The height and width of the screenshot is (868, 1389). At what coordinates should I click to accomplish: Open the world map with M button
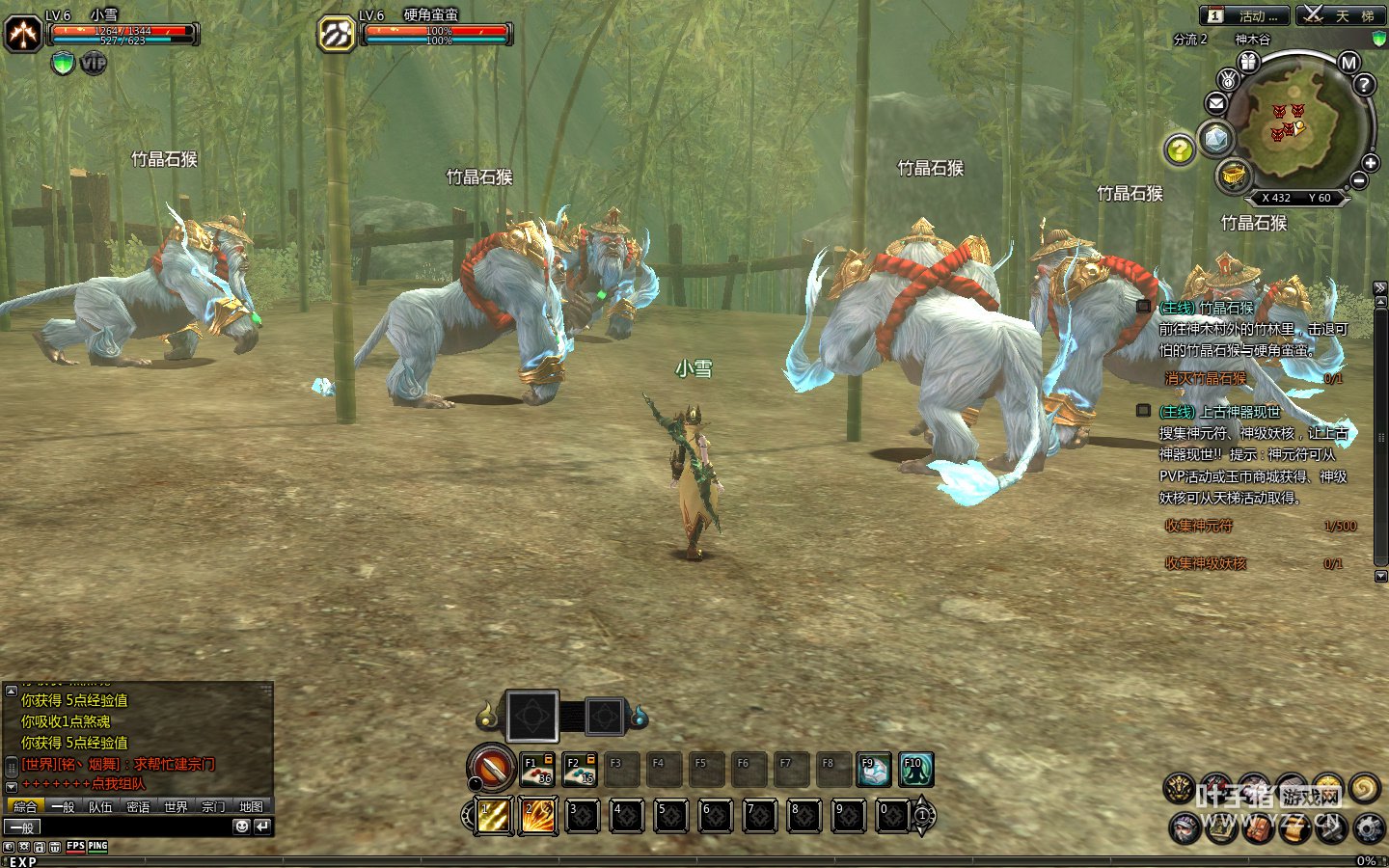tap(1348, 63)
